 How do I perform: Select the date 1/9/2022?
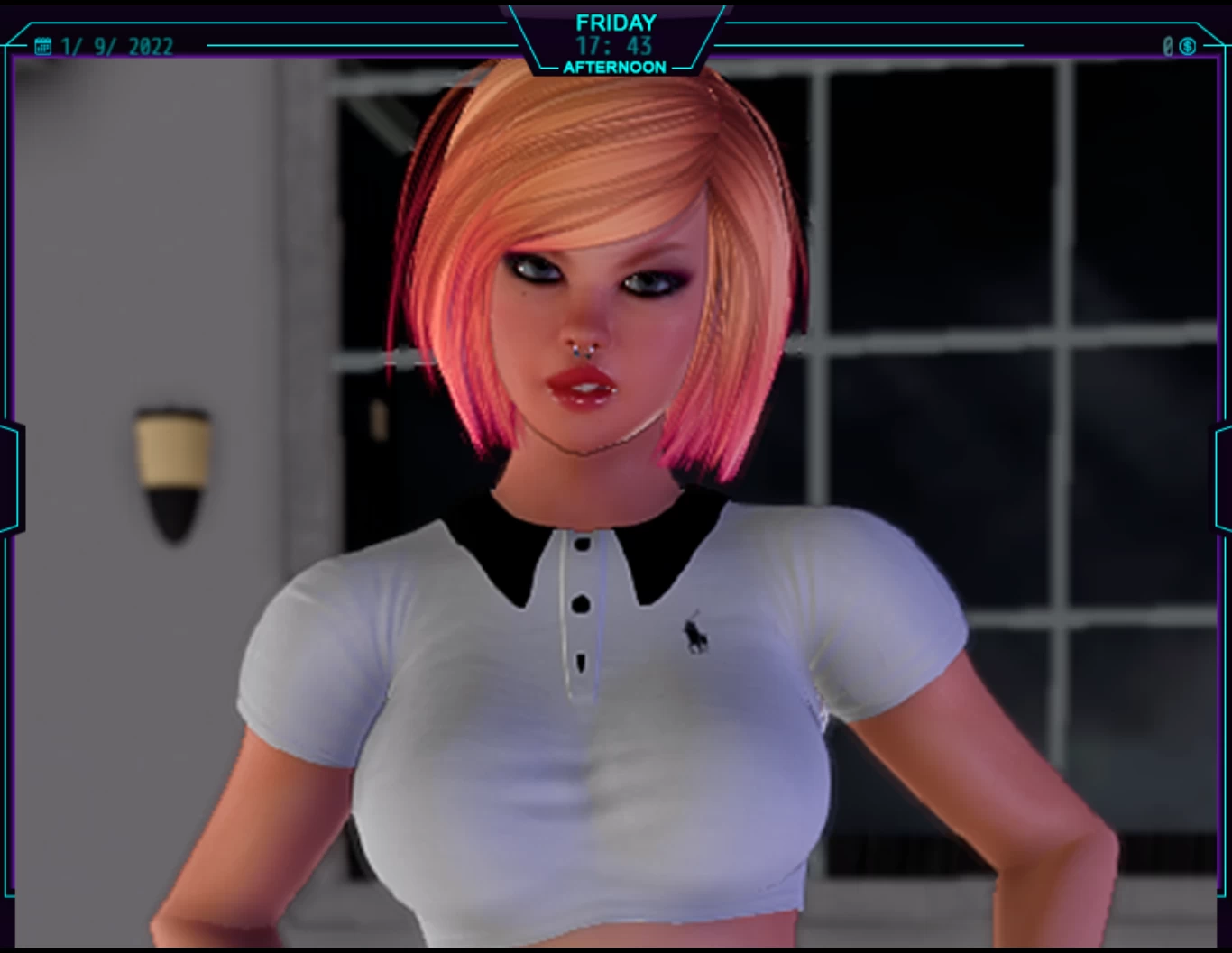(115, 46)
